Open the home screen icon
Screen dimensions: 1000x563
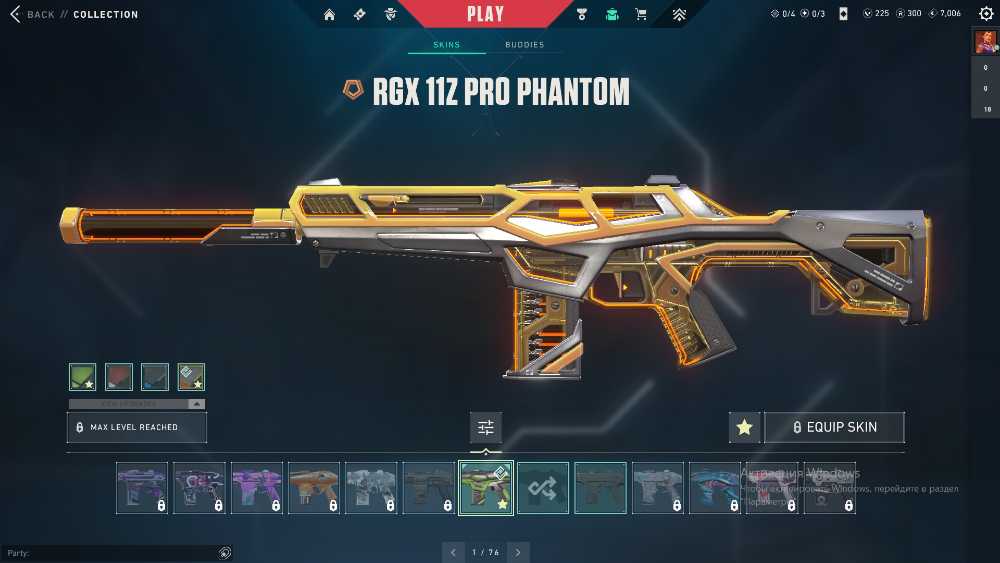[x=329, y=14]
